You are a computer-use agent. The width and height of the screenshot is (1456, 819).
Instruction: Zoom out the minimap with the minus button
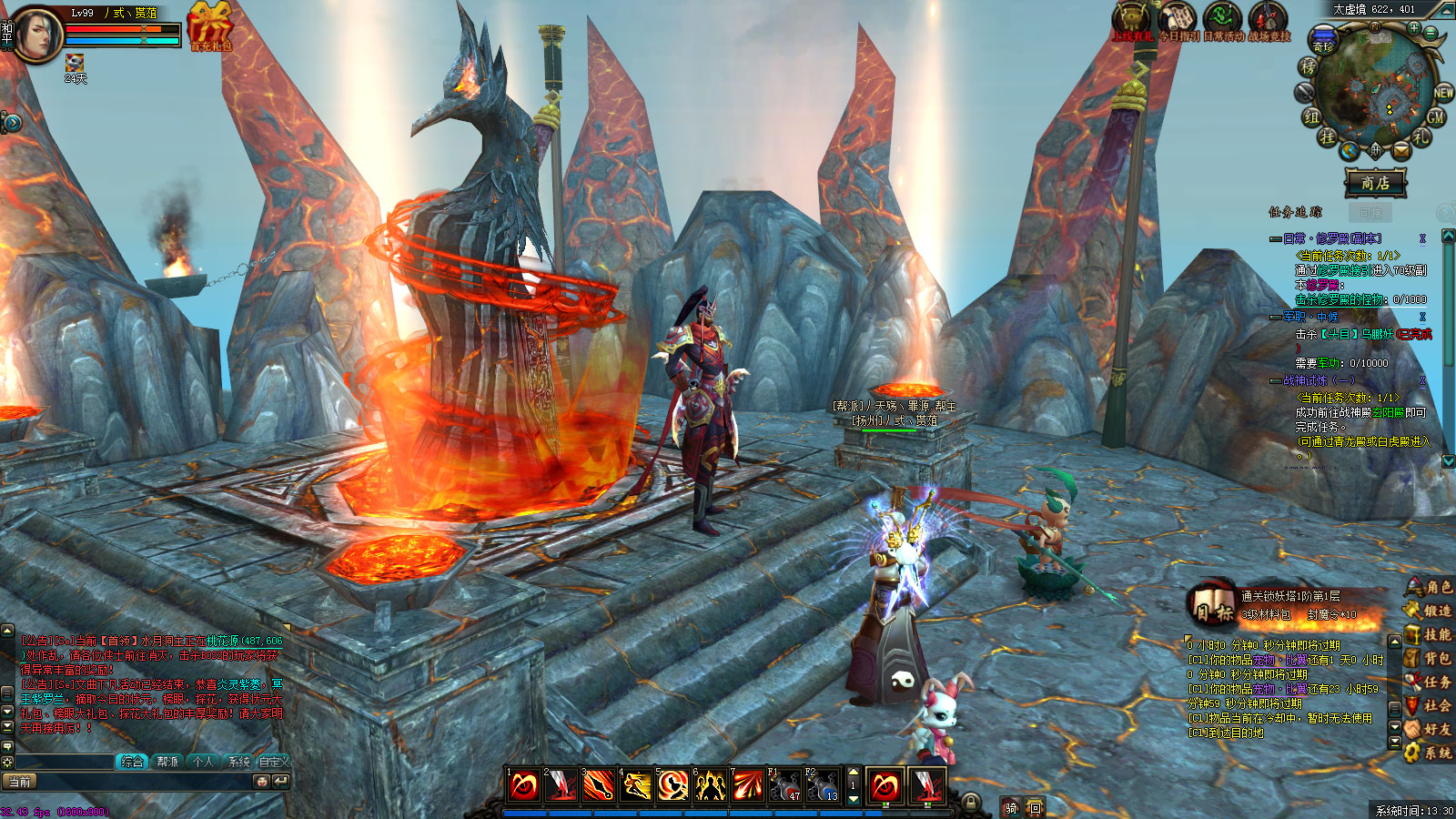(1430, 35)
